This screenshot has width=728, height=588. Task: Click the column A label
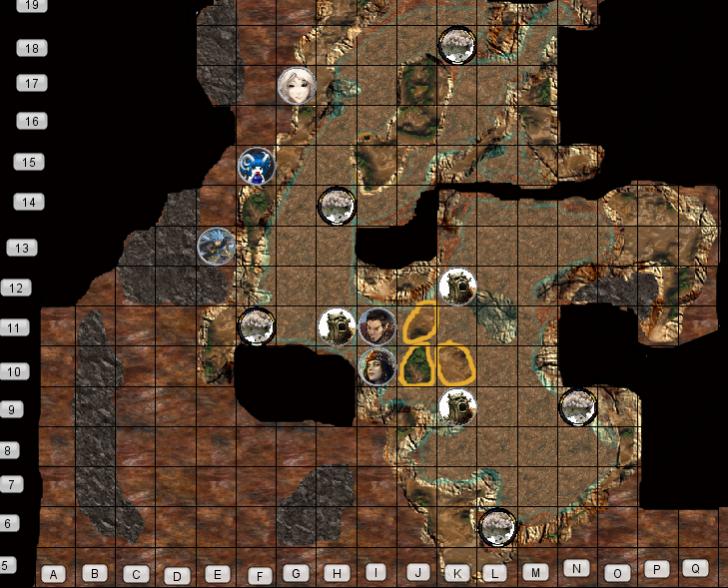tap(53, 574)
